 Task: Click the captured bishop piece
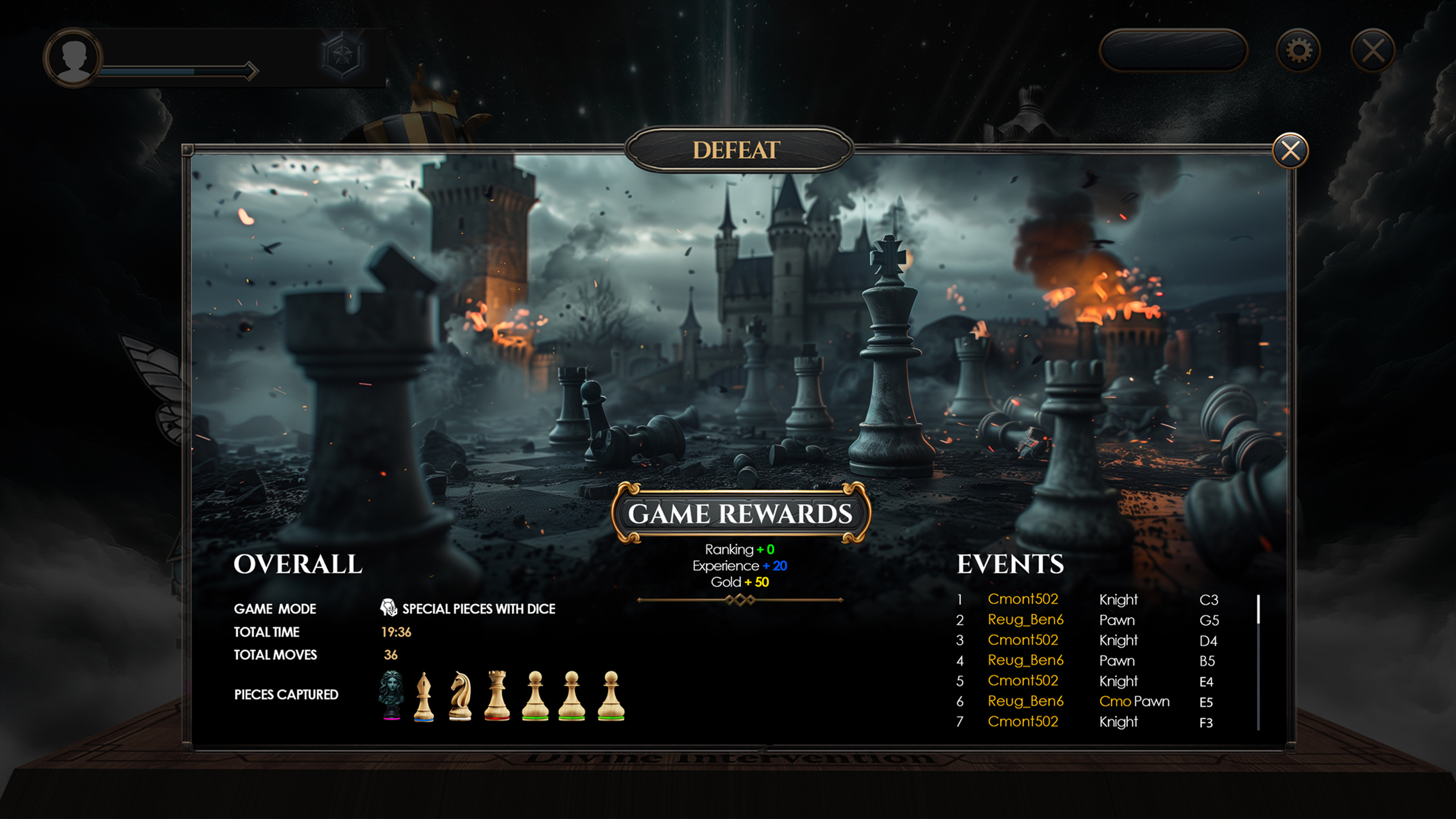pyautogui.click(x=424, y=696)
